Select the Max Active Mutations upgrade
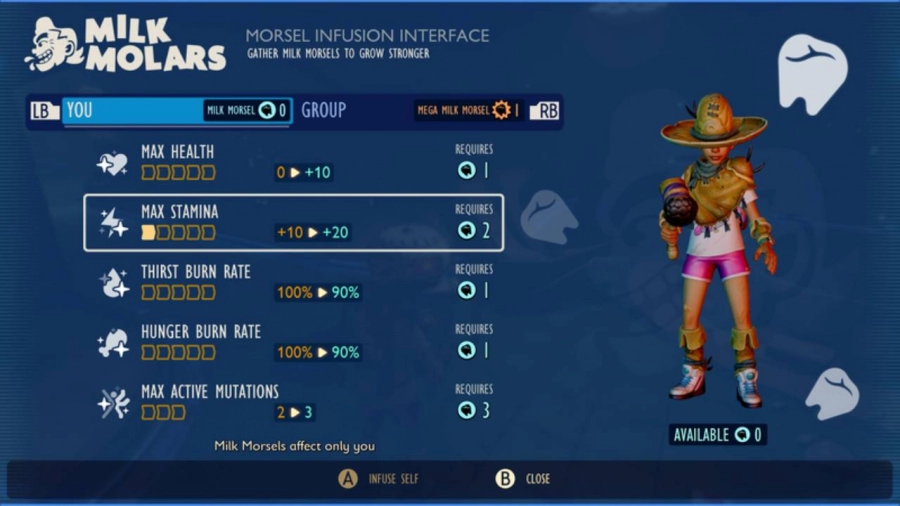 (293, 401)
